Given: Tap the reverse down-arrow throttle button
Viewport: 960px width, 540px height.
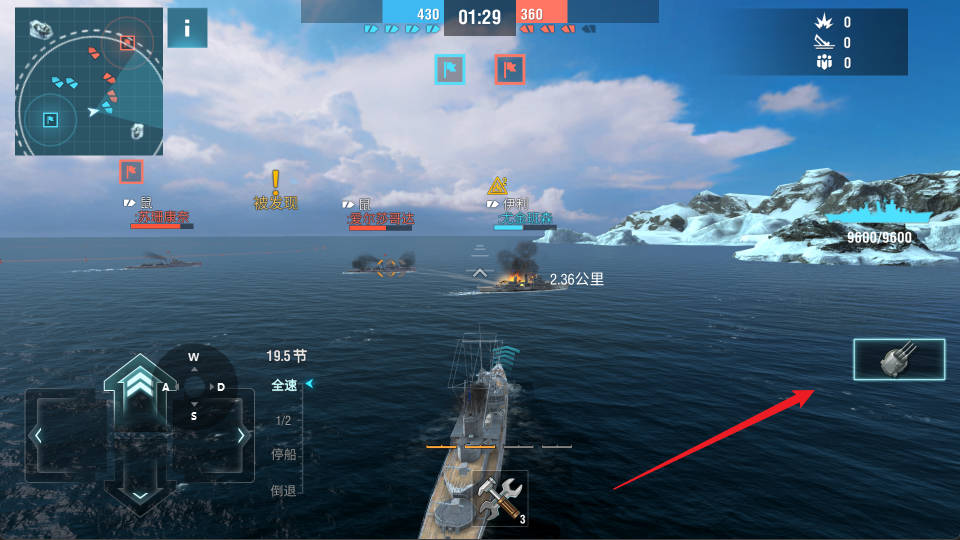Looking at the screenshot, I should pyautogui.click(x=139, y=492).
